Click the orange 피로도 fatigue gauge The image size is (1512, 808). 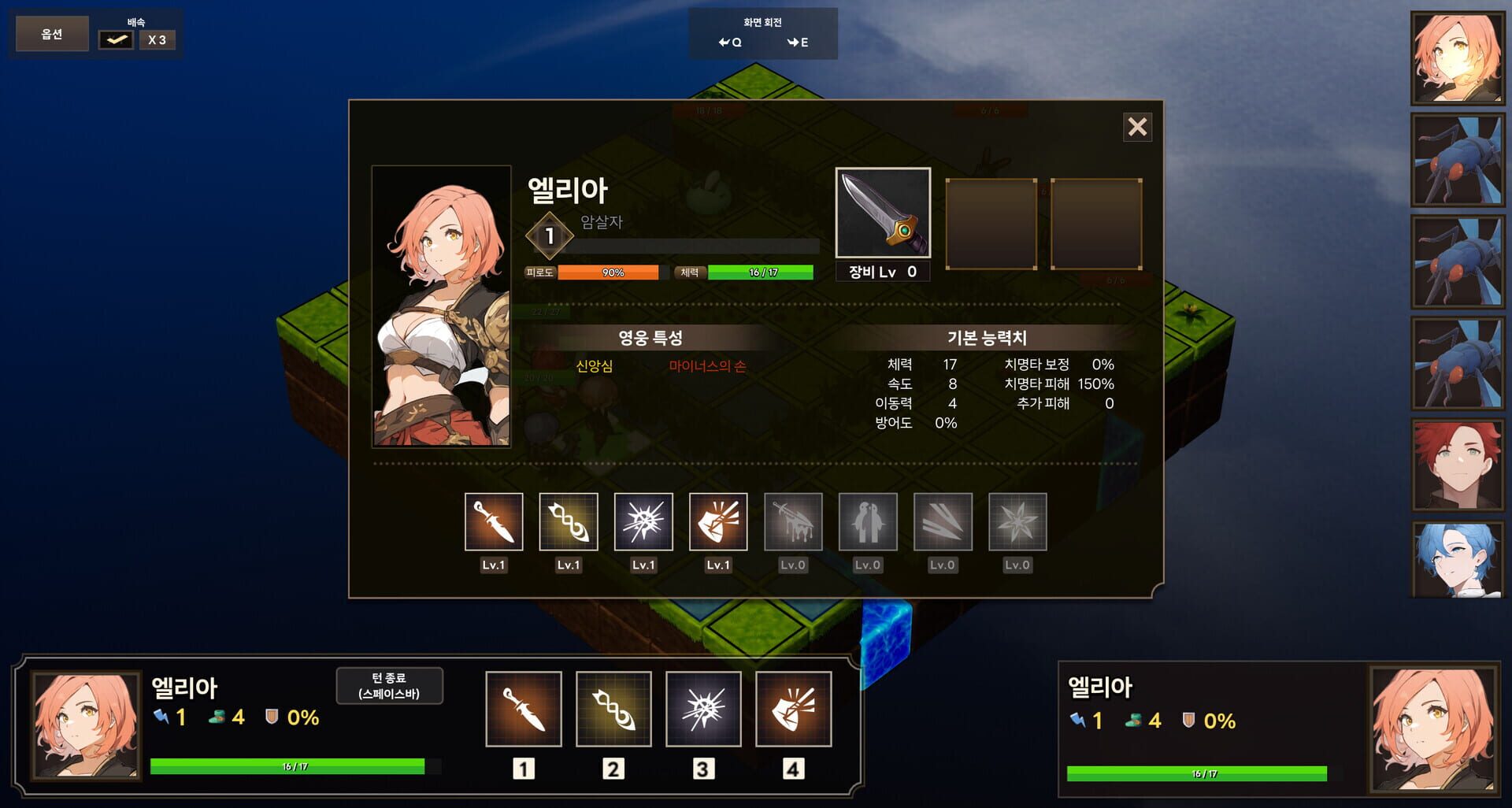[613, 272]
